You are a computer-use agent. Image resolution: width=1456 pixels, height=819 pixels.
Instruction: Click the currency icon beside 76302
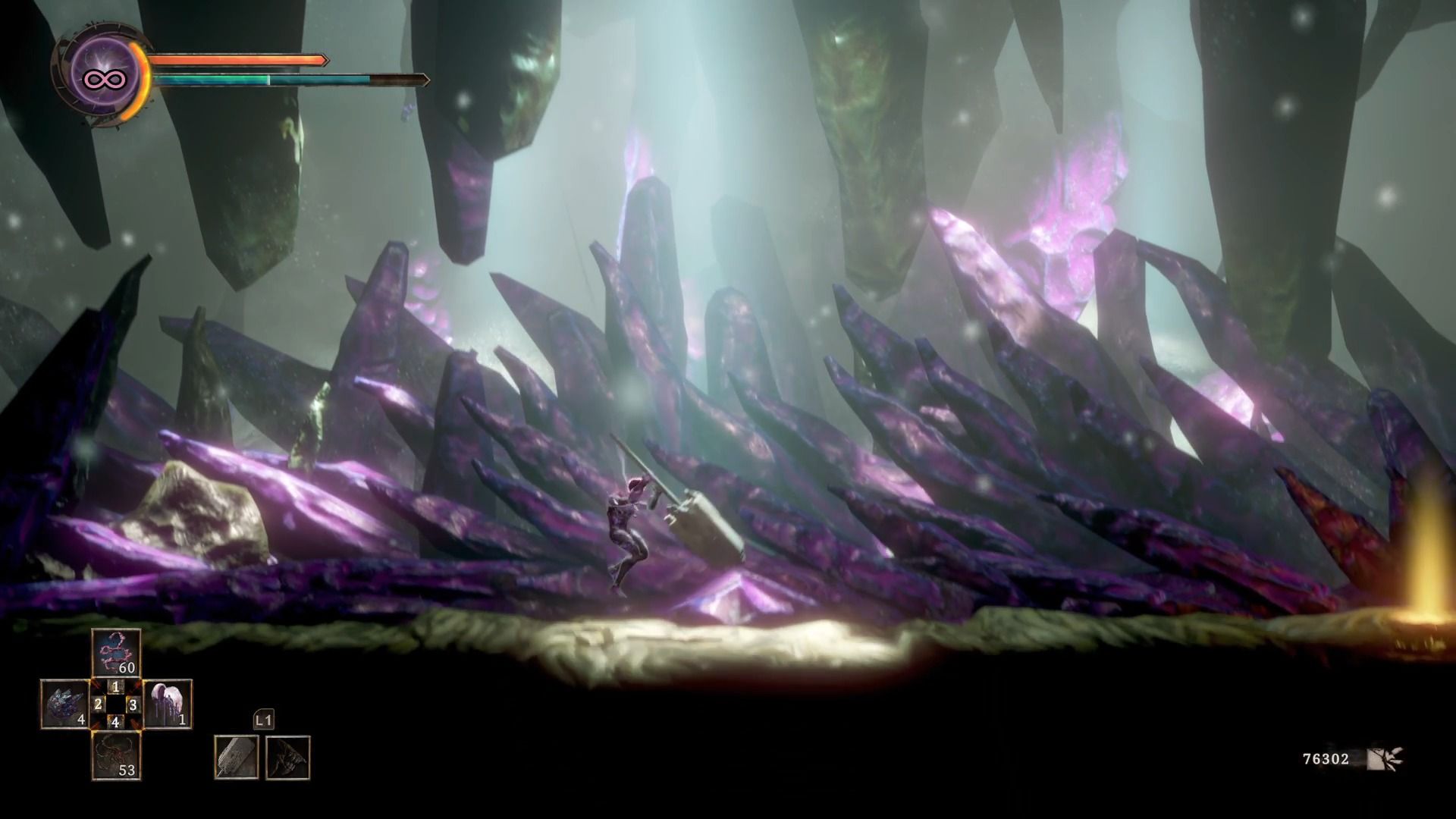[1385, 758]
